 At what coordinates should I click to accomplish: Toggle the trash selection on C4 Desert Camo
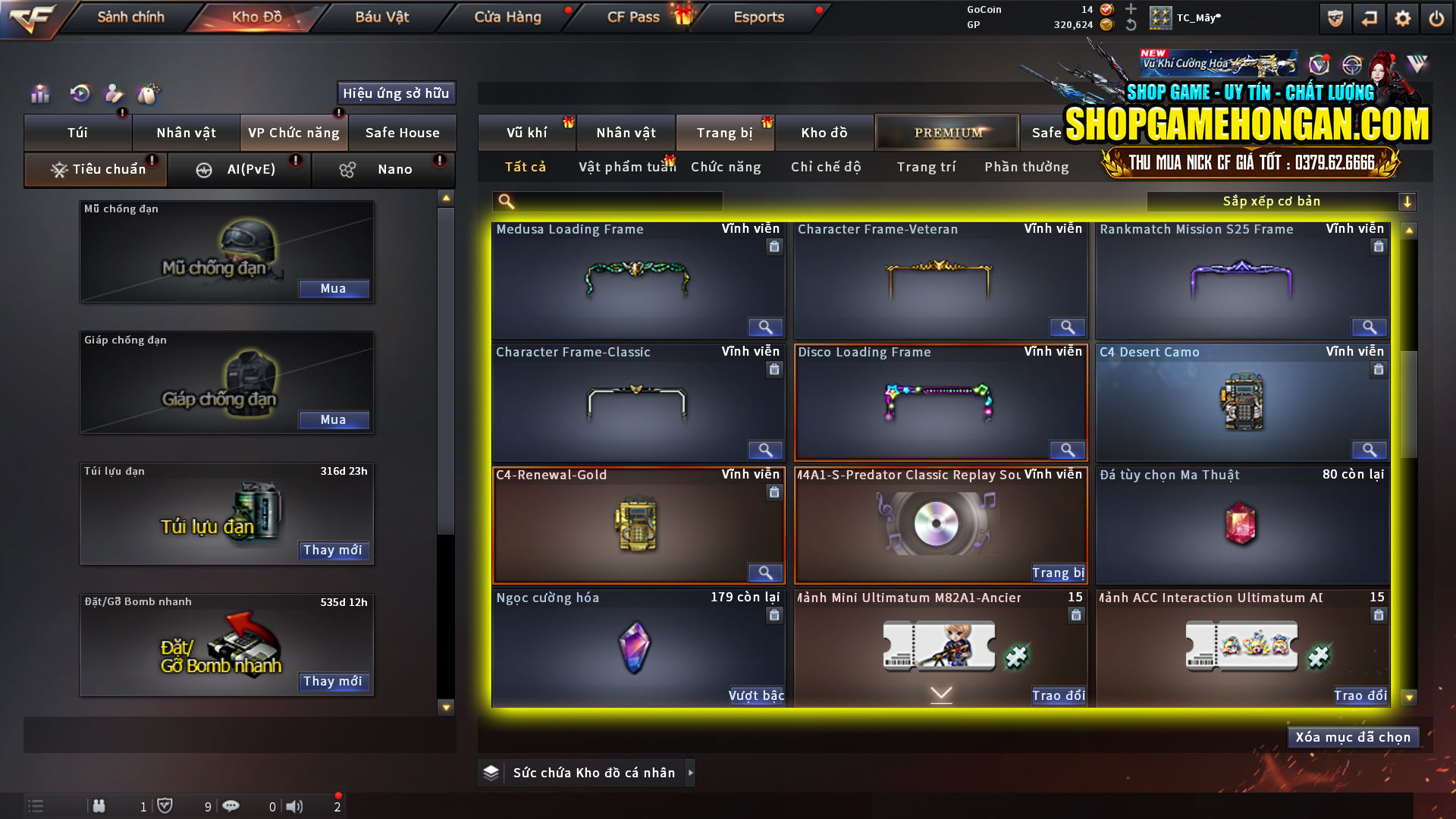click(x=1378, y=369)
